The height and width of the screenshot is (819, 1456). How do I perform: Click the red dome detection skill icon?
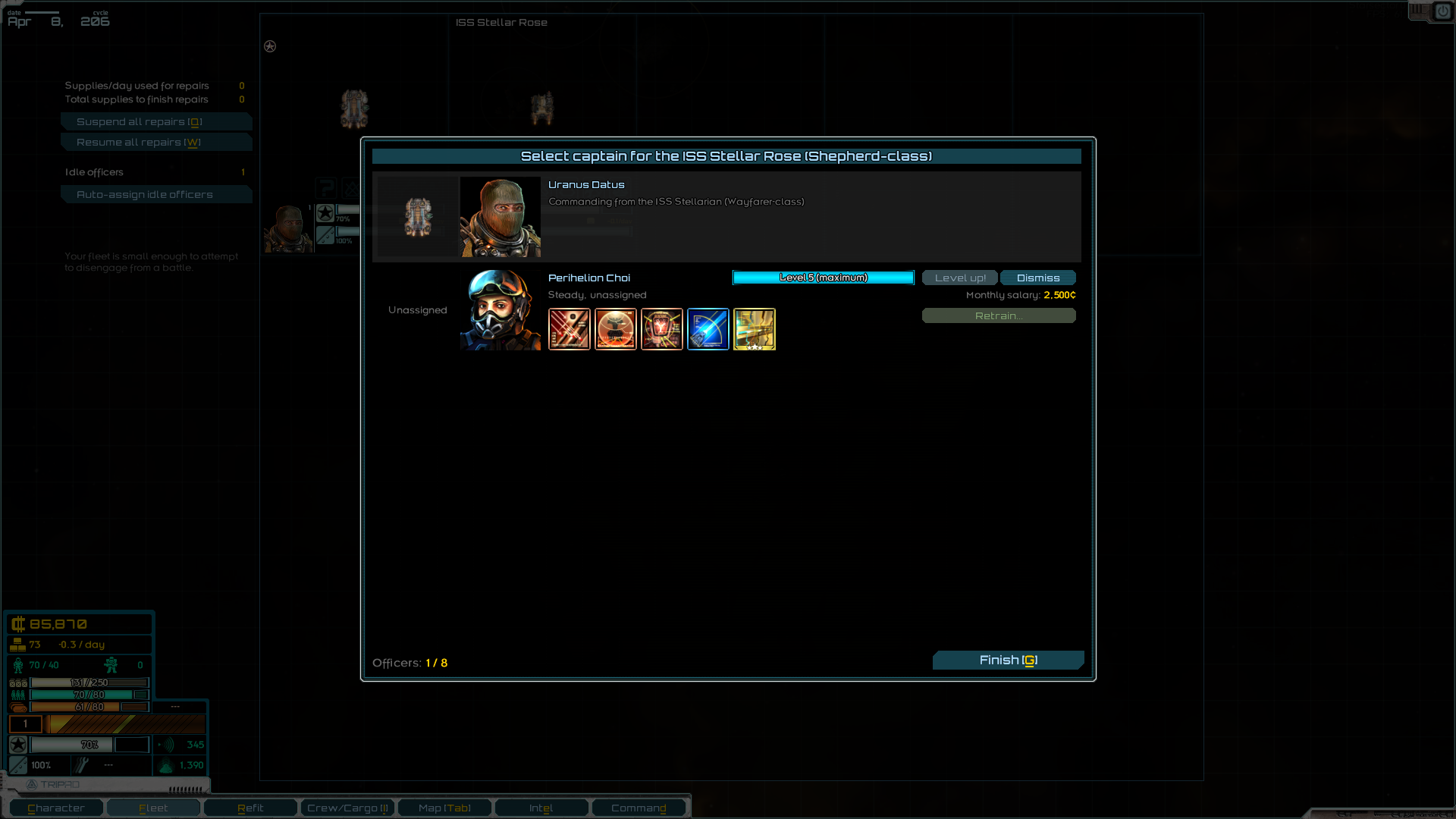[x=616, y=329]
